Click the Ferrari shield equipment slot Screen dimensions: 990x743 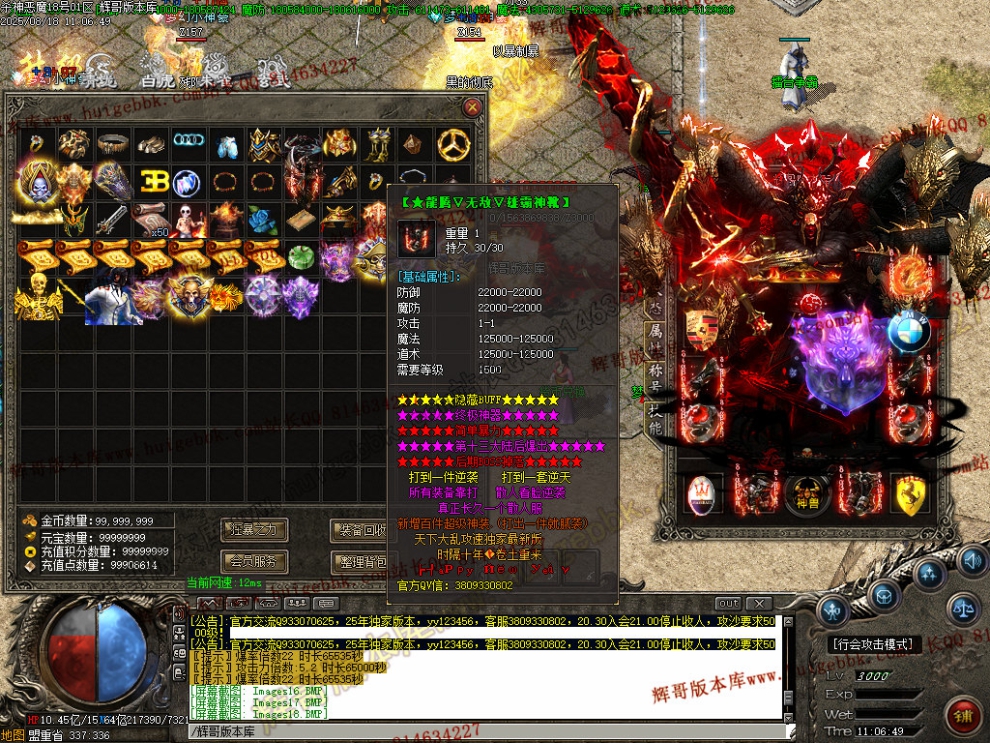click(x=908, y=496)
